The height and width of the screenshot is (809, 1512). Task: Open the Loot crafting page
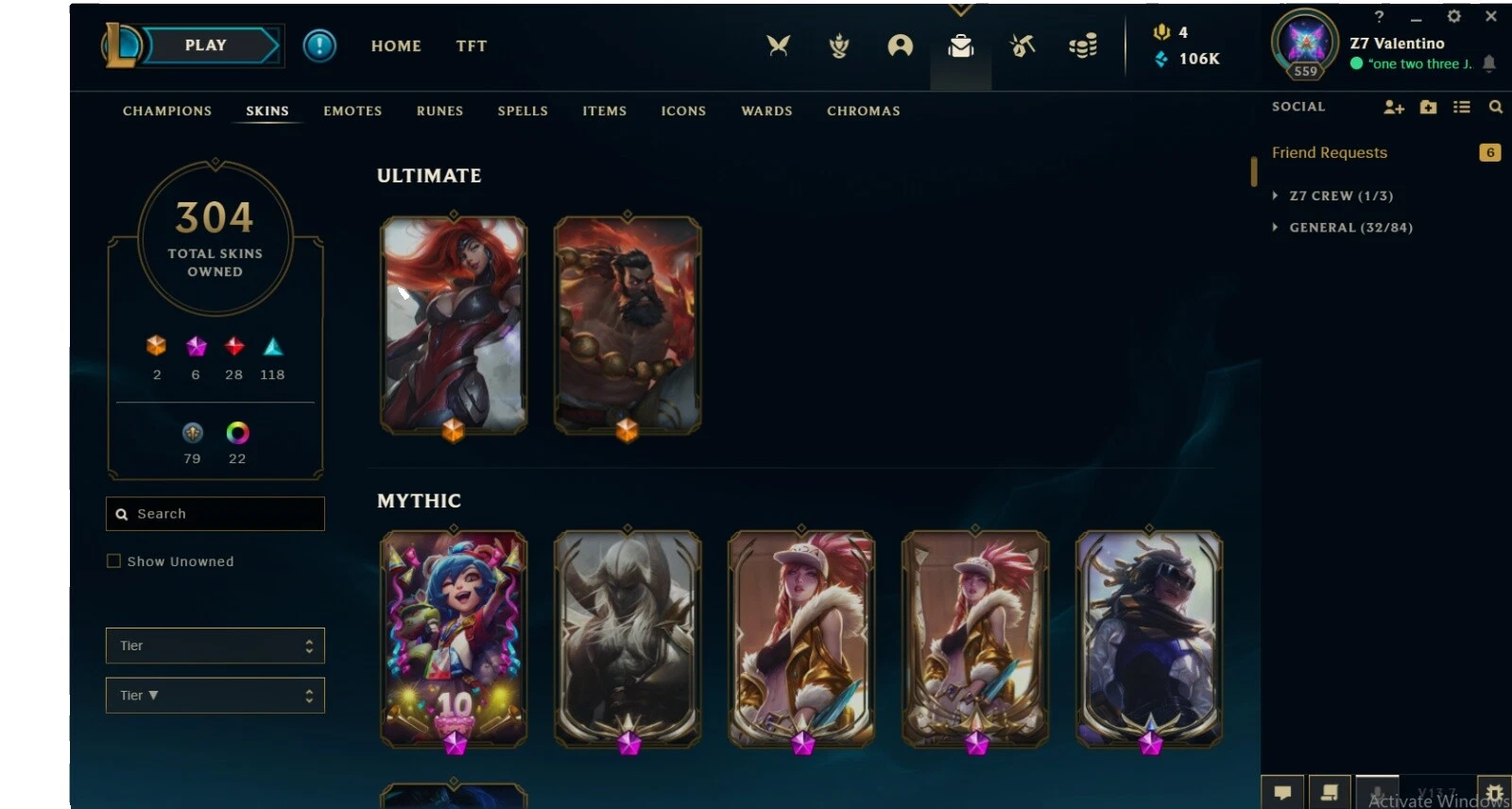pyautogui.click(x=1022, y=45)
